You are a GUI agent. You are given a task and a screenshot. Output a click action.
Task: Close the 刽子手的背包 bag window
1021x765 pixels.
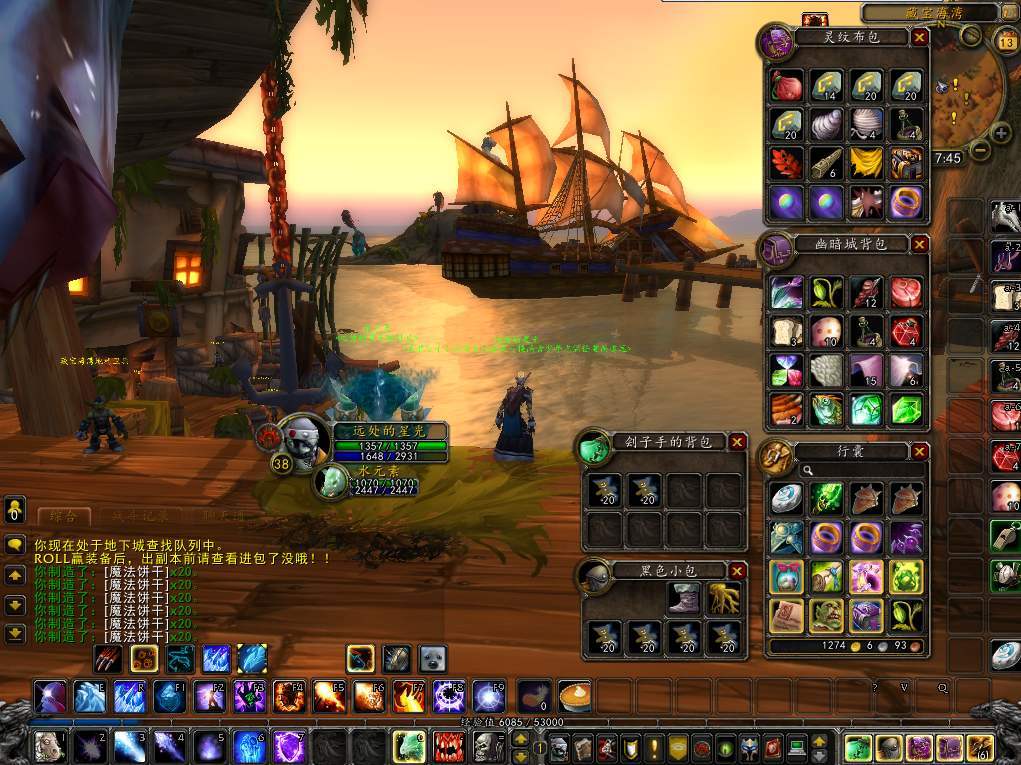pyautogui.click(x=737, y=442)
